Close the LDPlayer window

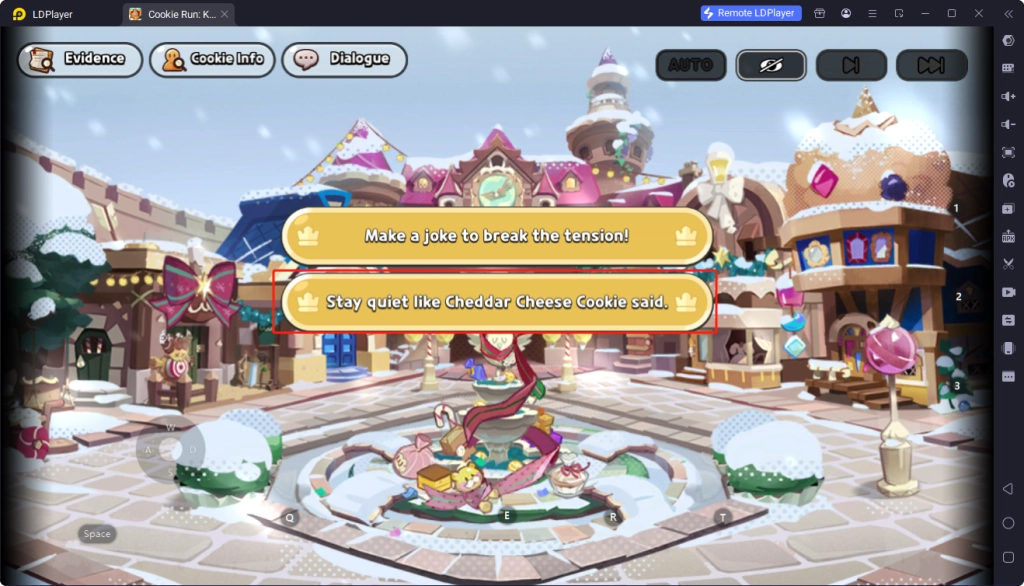point(978,13)
